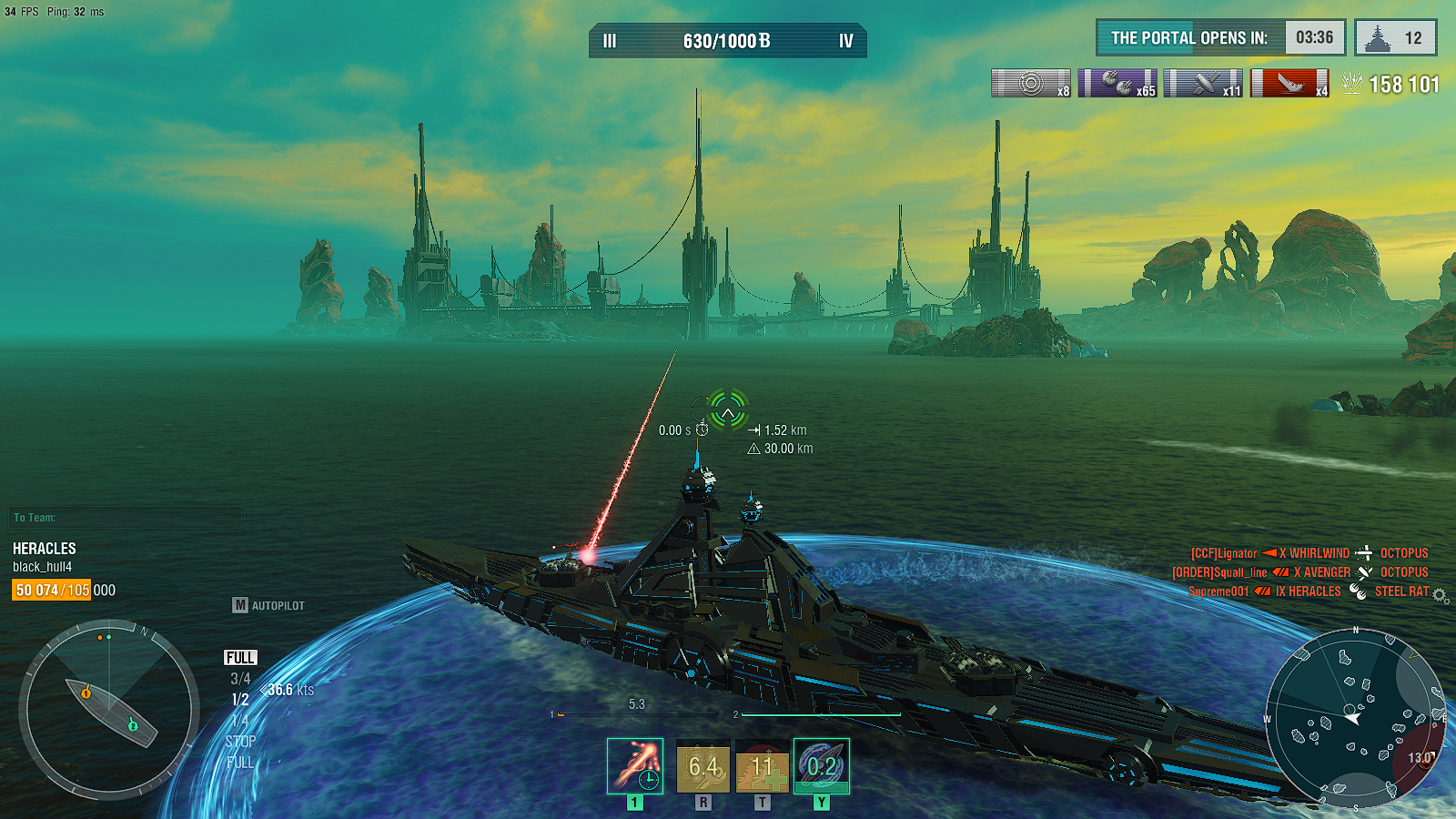Viewport: 1456px width, 819px height.
Task: Select the Supreme001 Heracles player row
Action: click(x=1309, y=591)
